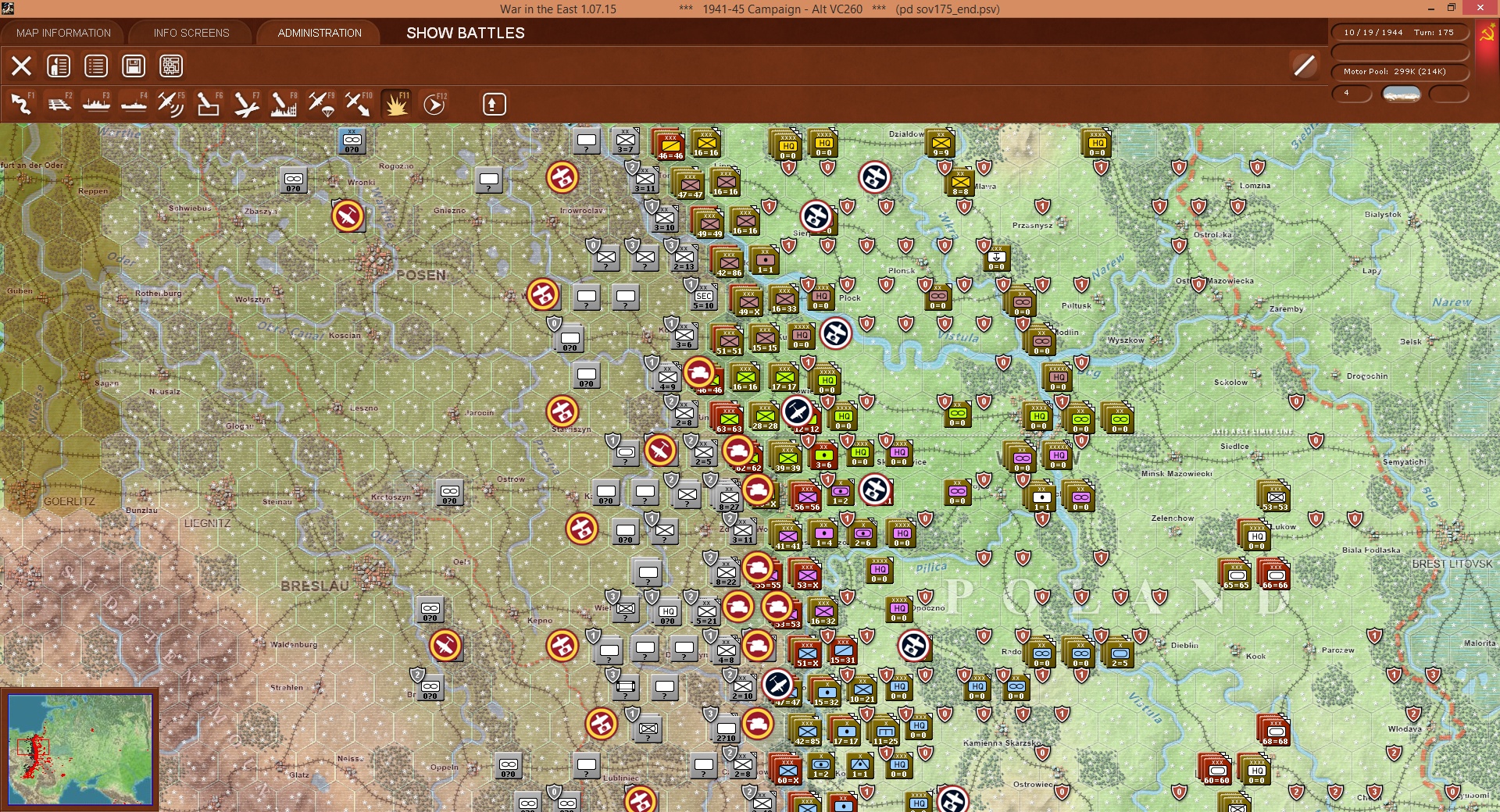Open the MAP INFORMATION menu
1500x812 pixels.
[62, 33]
